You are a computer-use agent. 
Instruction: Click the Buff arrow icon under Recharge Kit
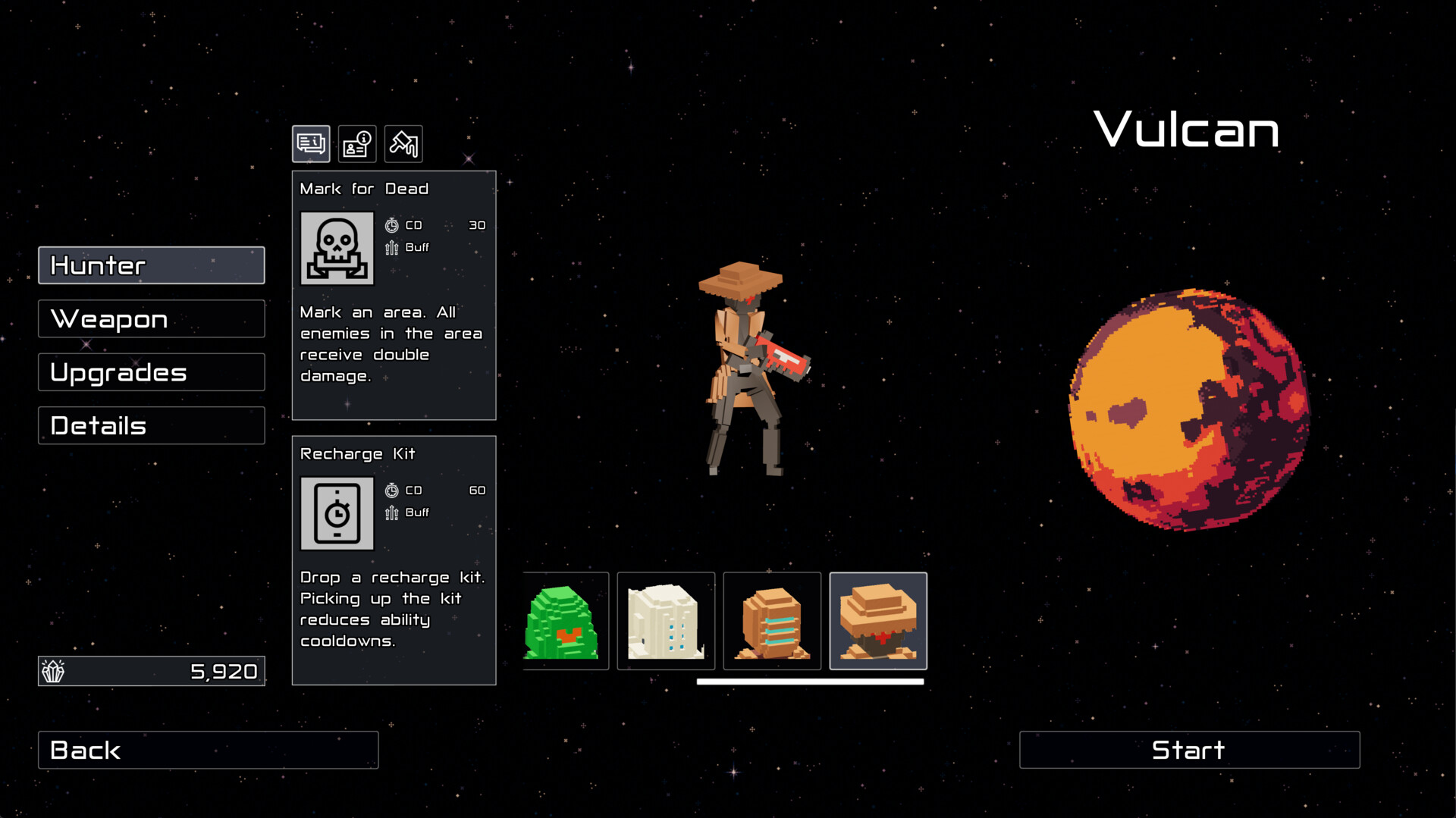tap(391, 512)
